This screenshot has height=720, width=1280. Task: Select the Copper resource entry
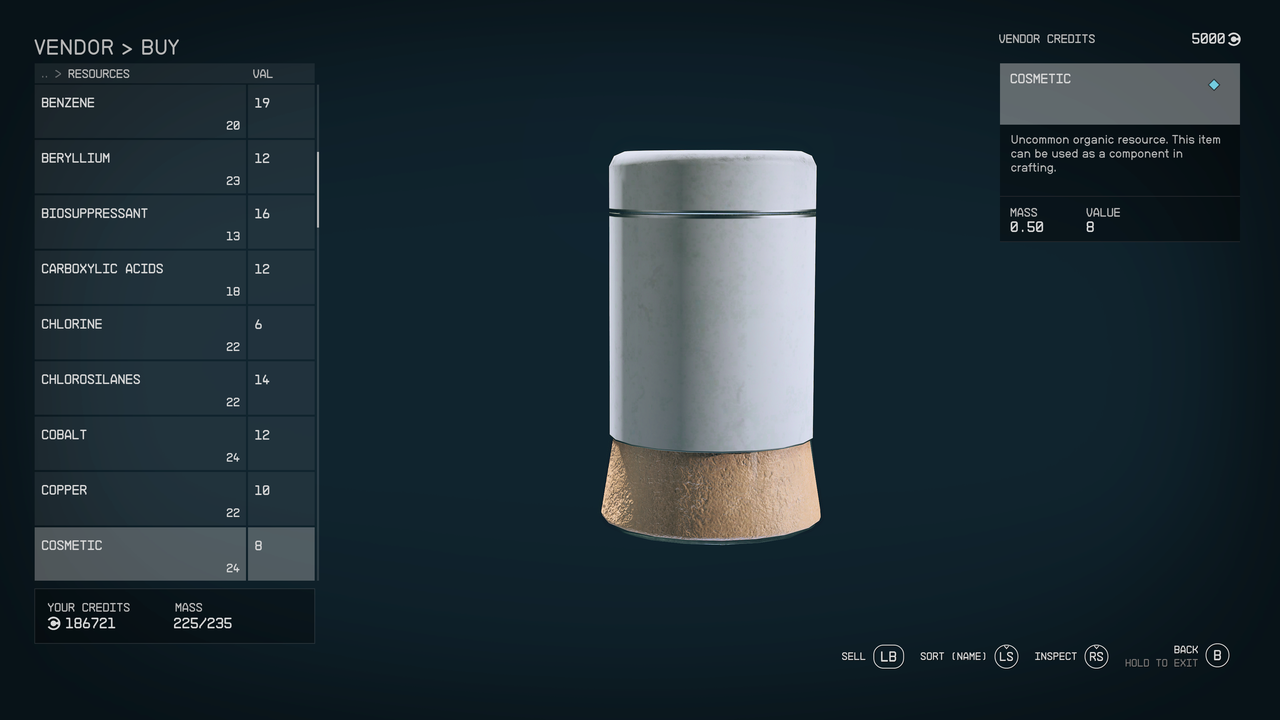[x=140, y=498]
